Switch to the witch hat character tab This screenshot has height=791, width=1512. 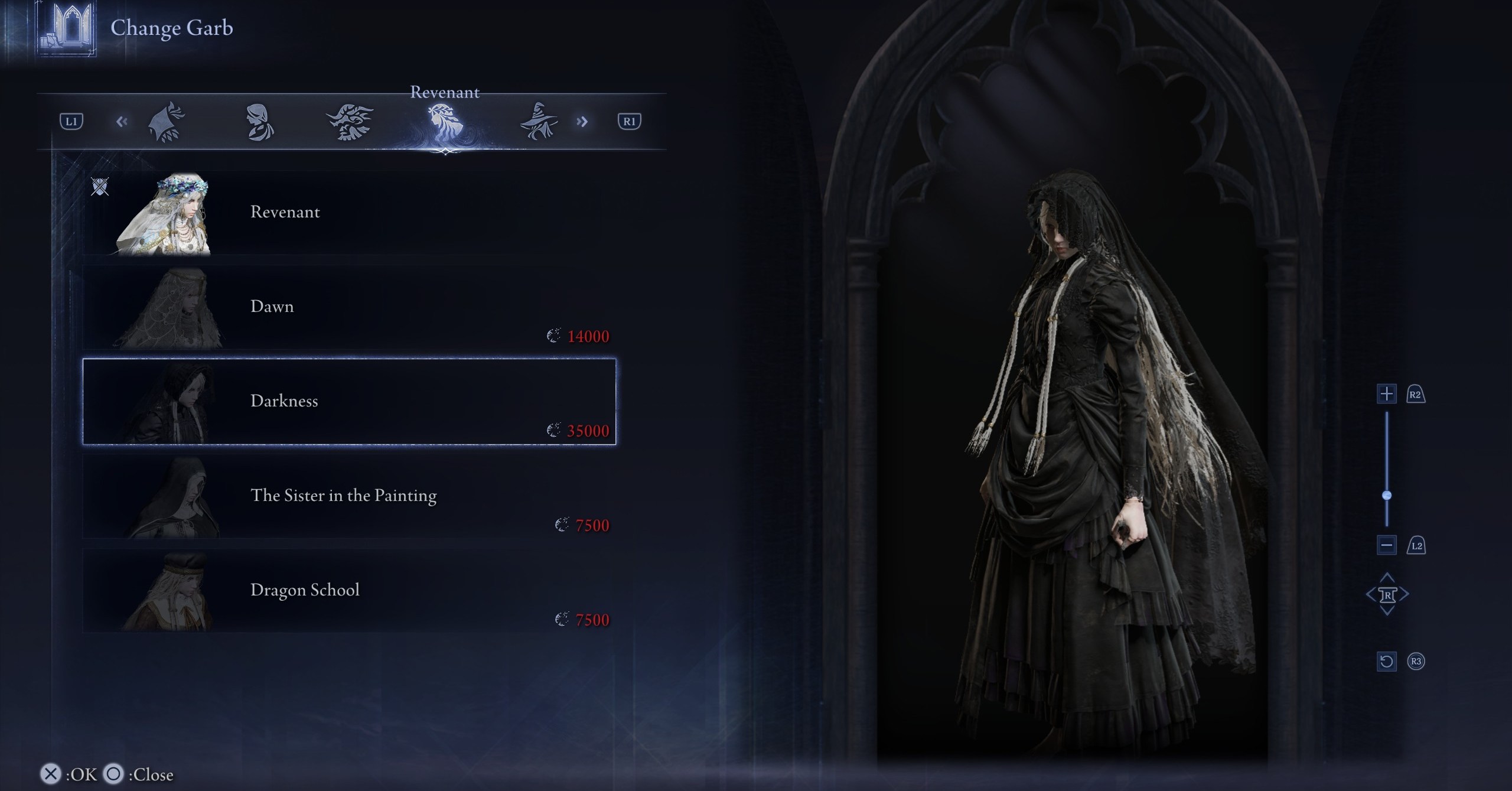coord(537,122)
